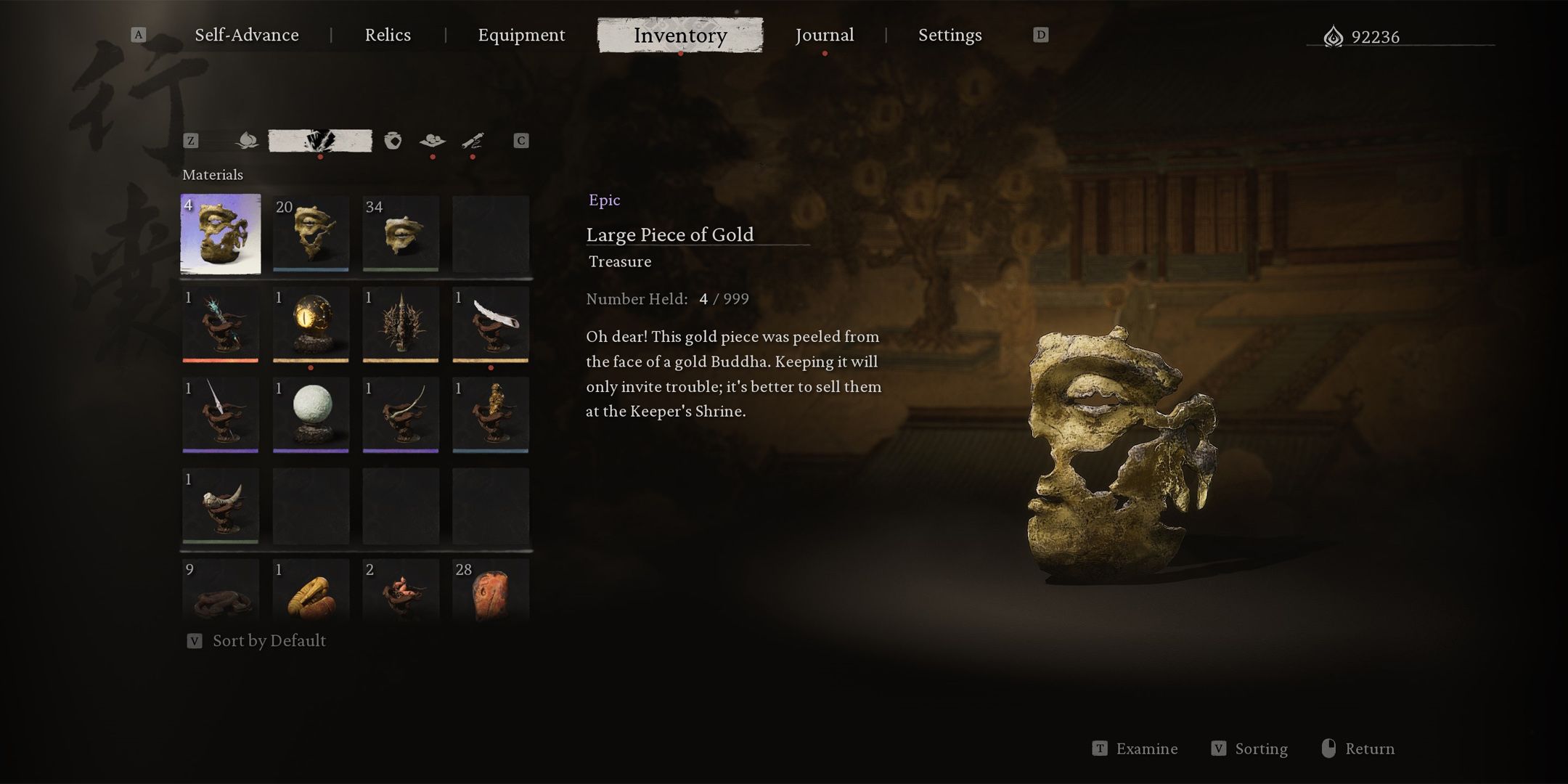This screenshot has width=1568, height=784.
Task: Show the scroll category of items
Action: coord(473,140)
